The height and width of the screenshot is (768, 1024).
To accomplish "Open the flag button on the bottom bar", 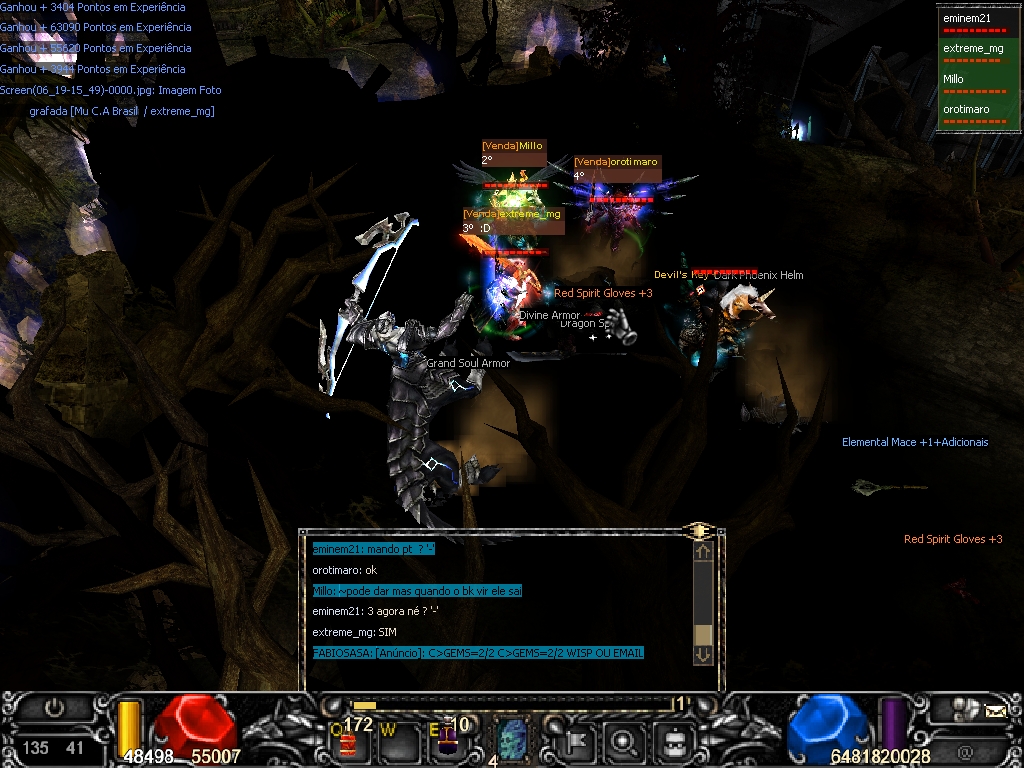I will pos(579,742).
